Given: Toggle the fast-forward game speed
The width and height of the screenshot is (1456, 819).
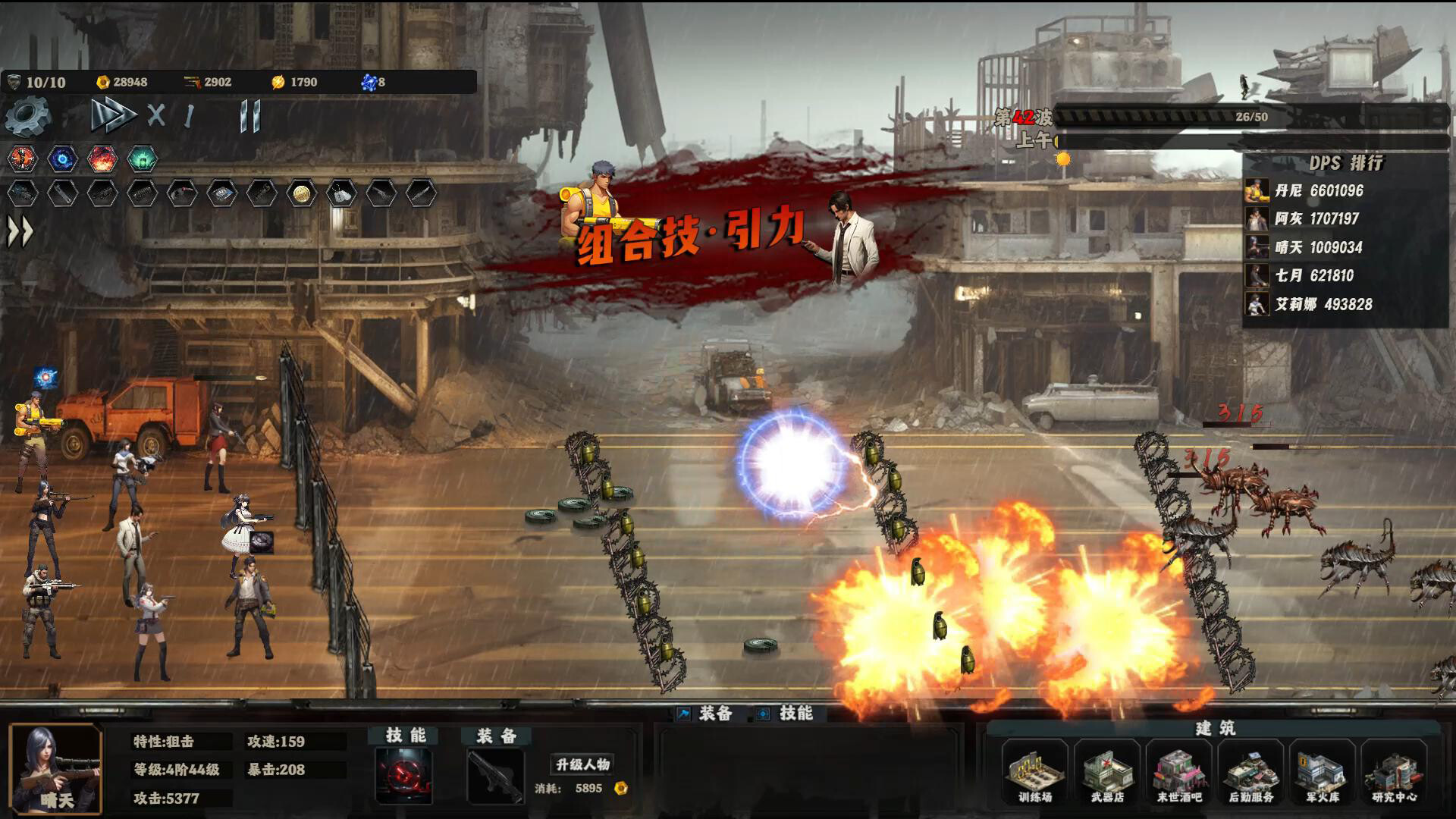Looking at the screenshot, I should 112,116.
